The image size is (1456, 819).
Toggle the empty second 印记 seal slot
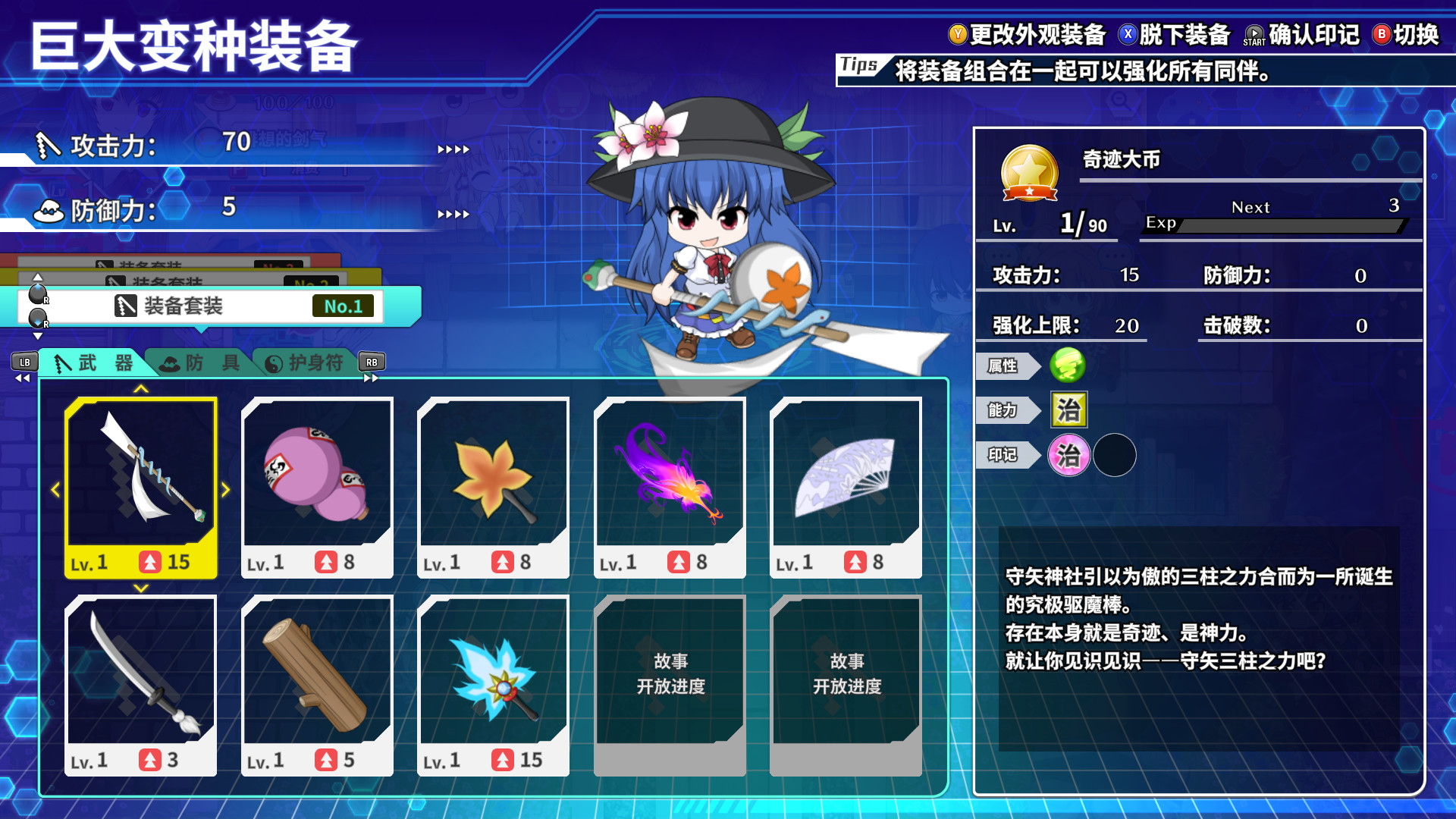pyautogui.click(x=1115, y=454)
